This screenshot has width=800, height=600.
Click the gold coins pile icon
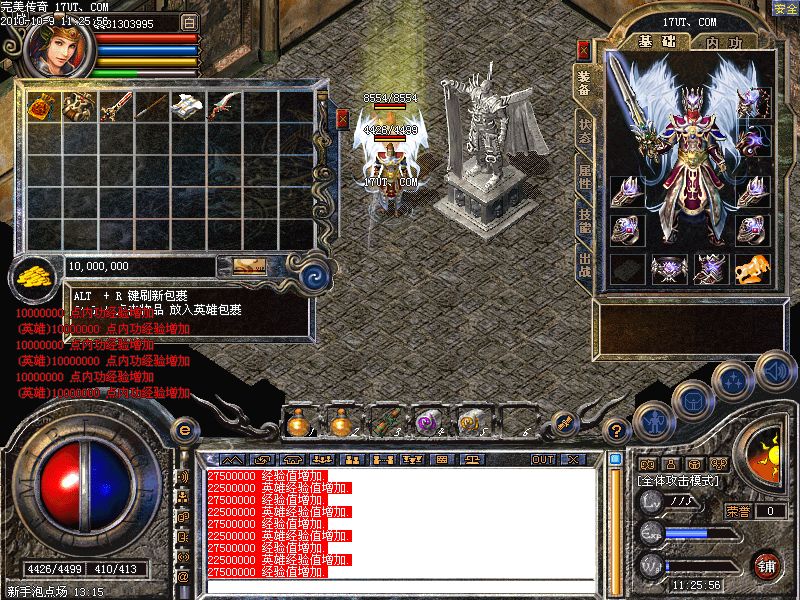click(34, 277)
